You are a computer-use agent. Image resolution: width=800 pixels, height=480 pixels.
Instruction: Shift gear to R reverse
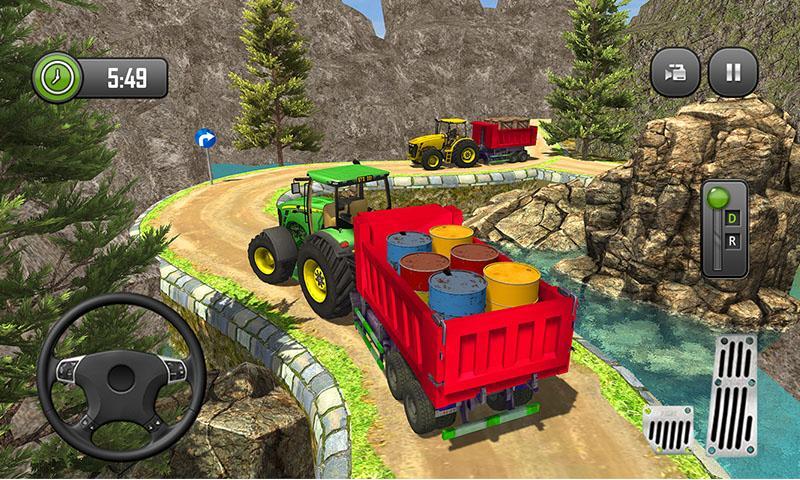[x=732, y=243]
